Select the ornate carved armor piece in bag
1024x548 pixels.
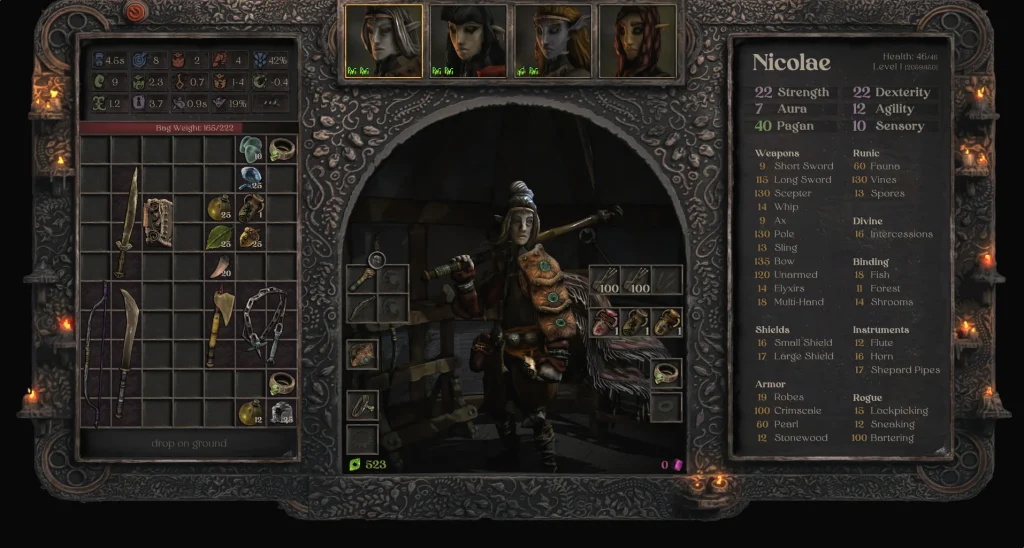click(x=158, y=222)
